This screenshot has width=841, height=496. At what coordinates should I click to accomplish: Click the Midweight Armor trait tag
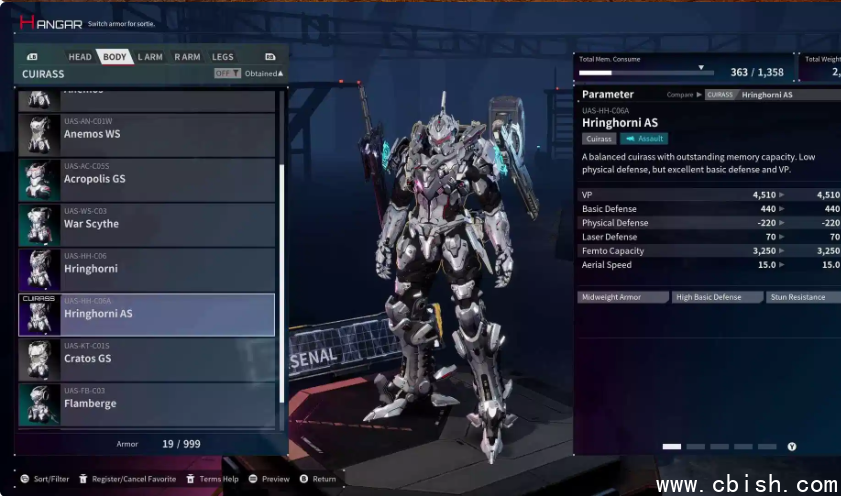coord(623,297)
